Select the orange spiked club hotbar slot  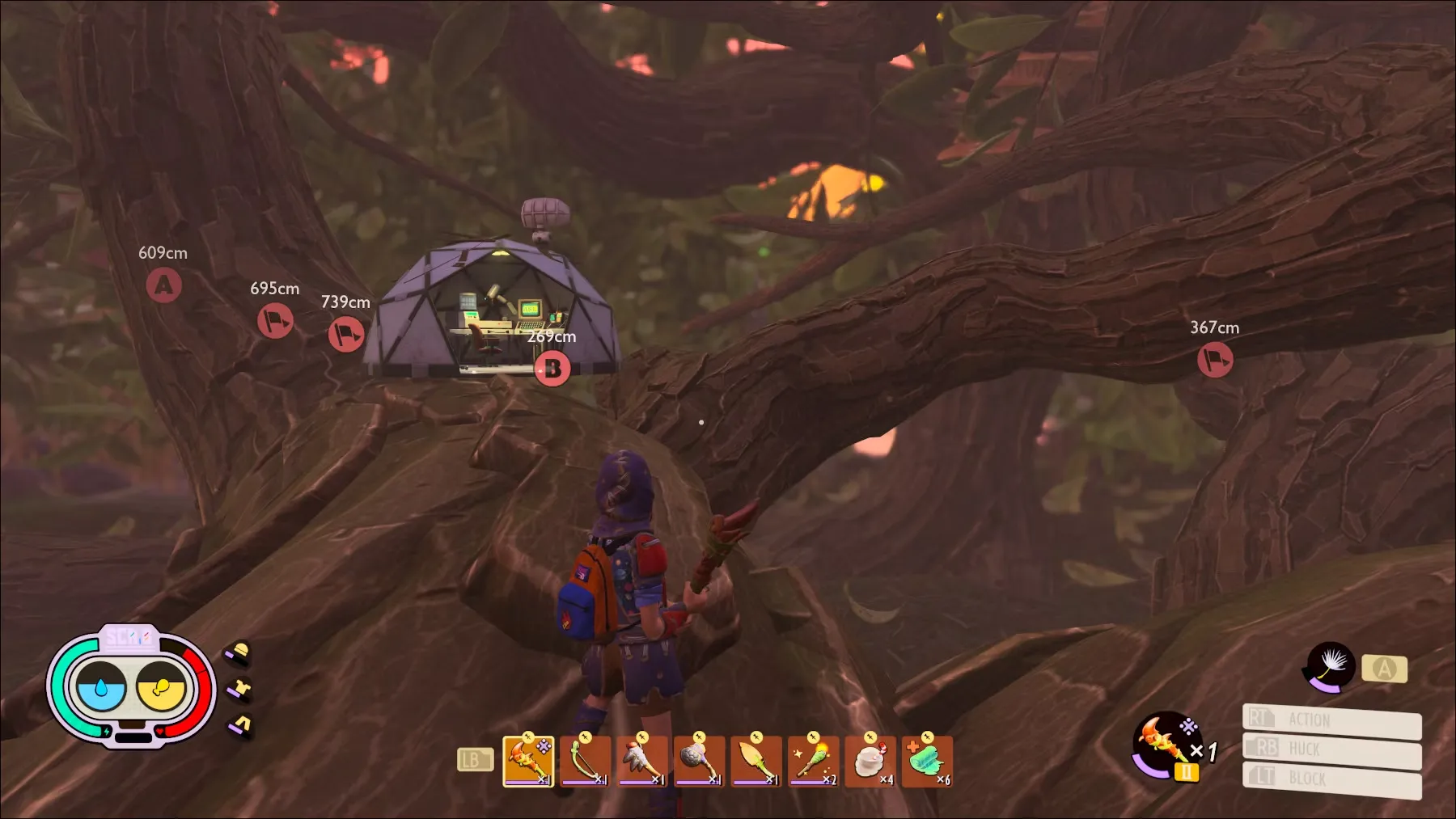pyautogui.click(x=528, y=761)
